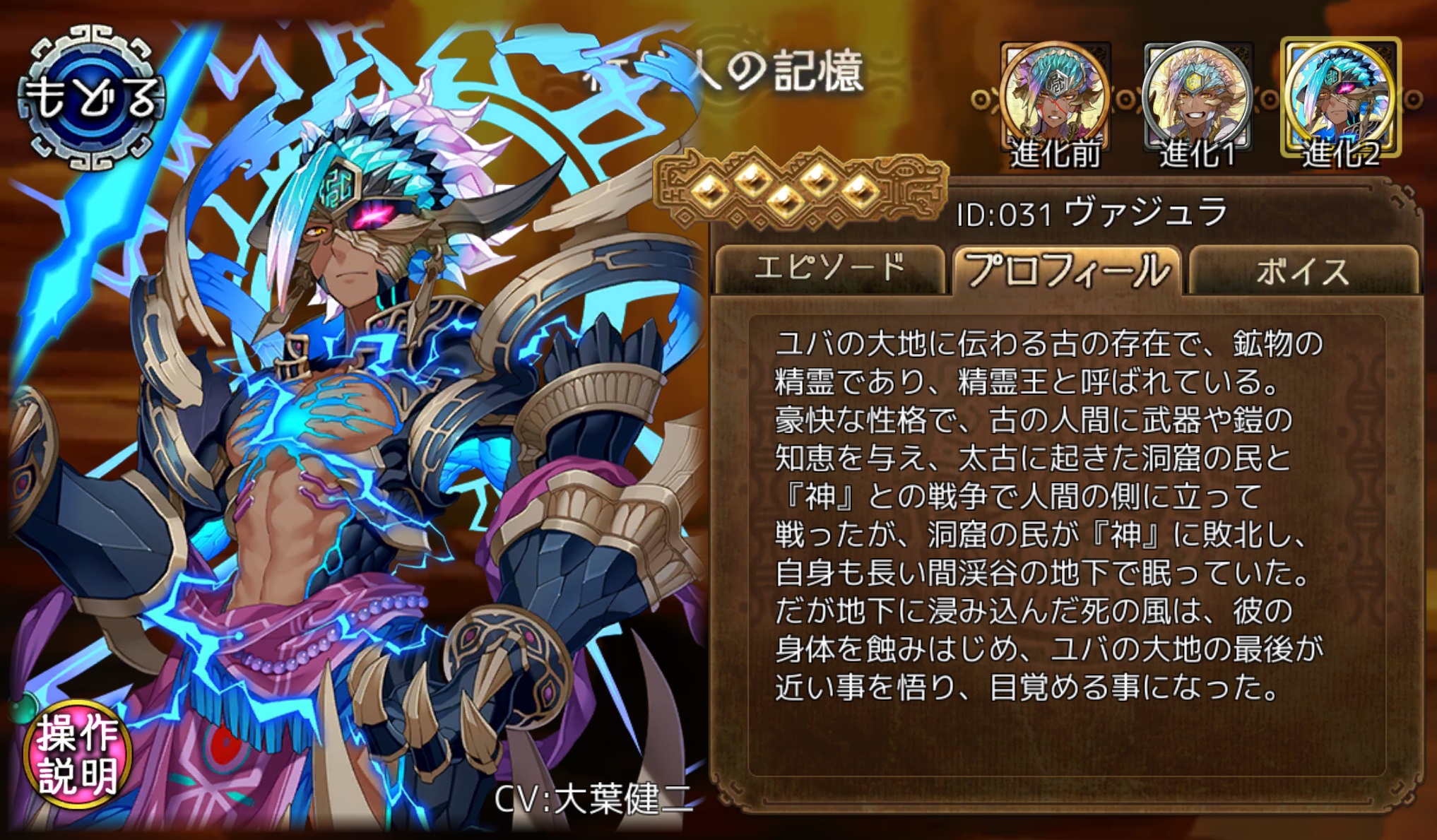Collapse the プロフィール description panel

pos(1067,272)
